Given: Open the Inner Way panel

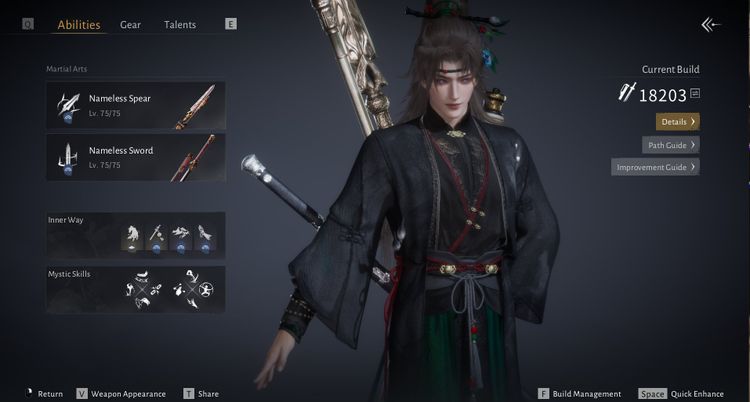Looking at the screenshot, I should click(136, 235).
